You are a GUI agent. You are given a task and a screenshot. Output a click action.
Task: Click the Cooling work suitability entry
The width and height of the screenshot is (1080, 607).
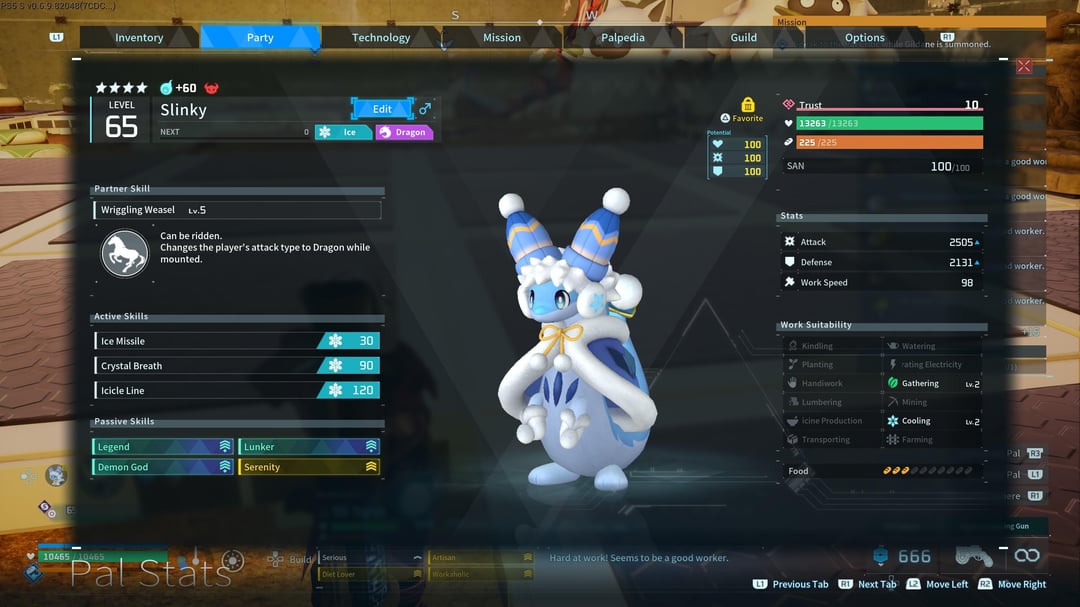pyautogui.click(x=932, y=421)
